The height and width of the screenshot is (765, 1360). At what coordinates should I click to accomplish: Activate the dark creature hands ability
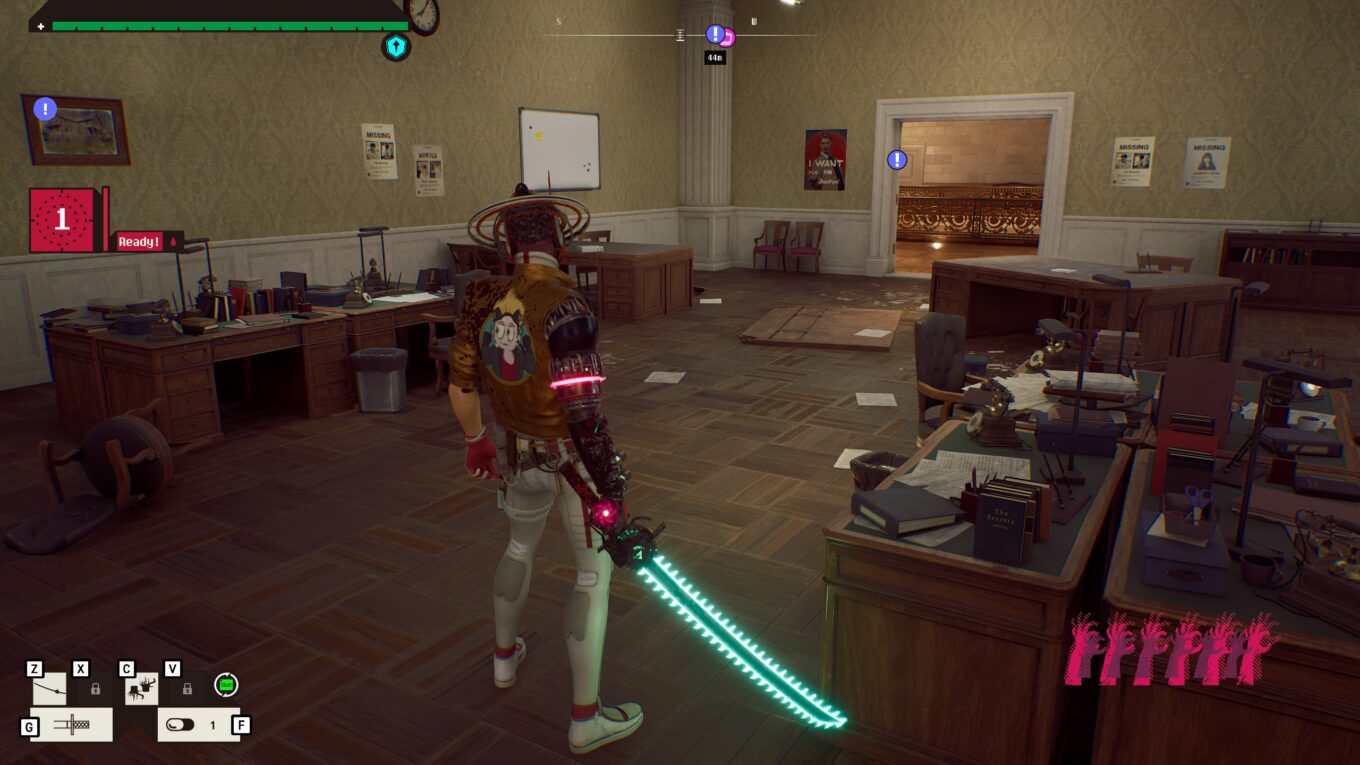141,688
